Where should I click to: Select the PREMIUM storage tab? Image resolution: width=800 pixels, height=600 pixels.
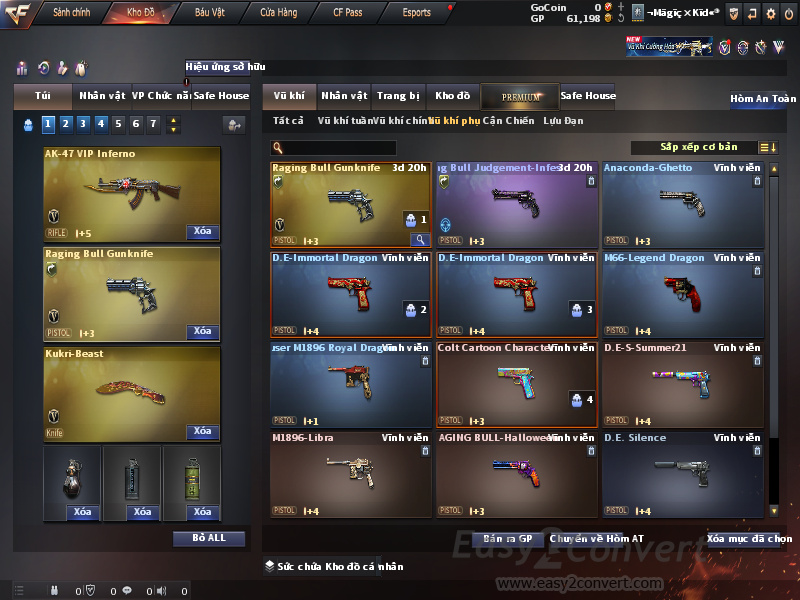520,96
